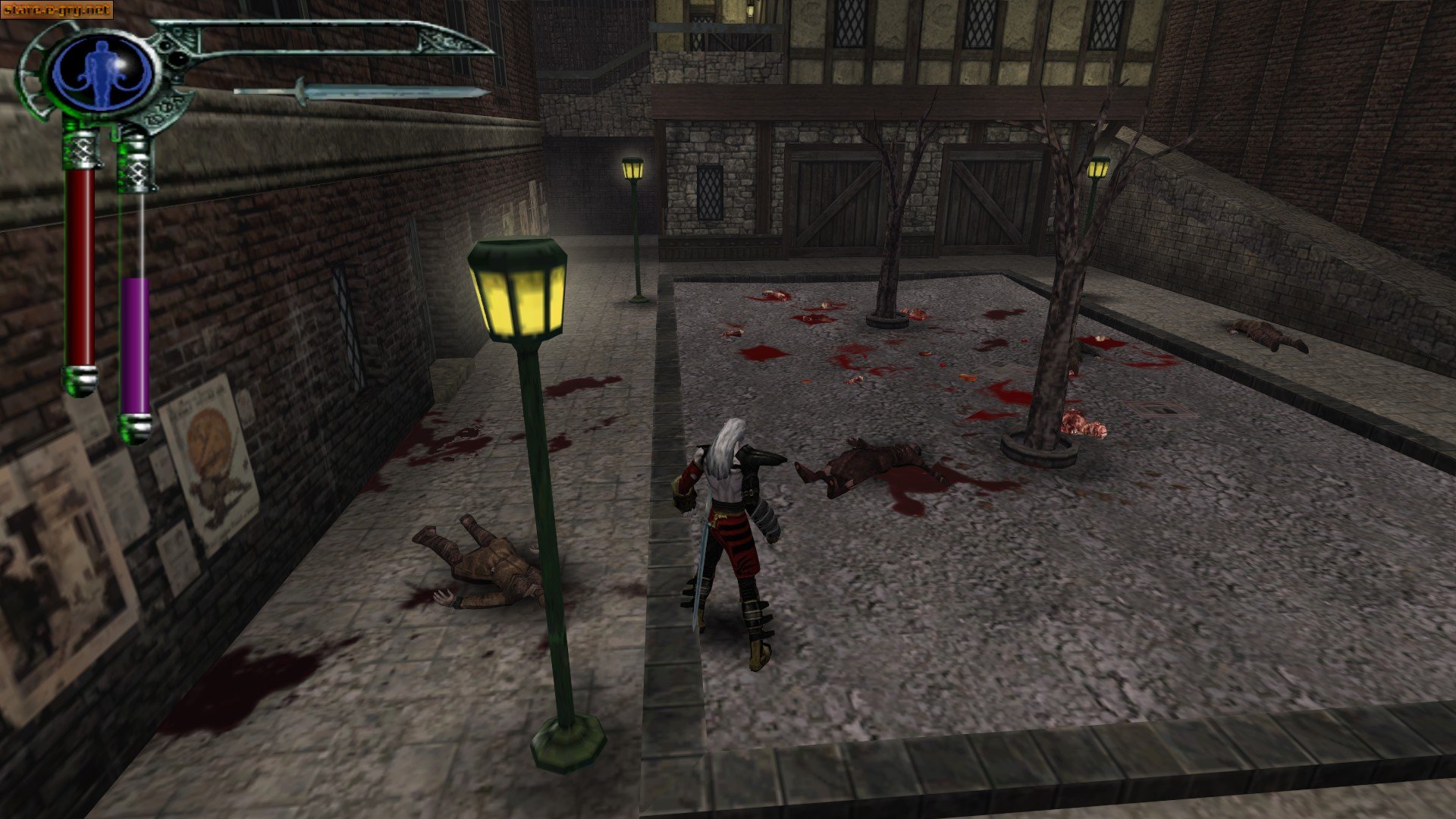Open the stare-e-gry.net watermark link

[57, 11]
